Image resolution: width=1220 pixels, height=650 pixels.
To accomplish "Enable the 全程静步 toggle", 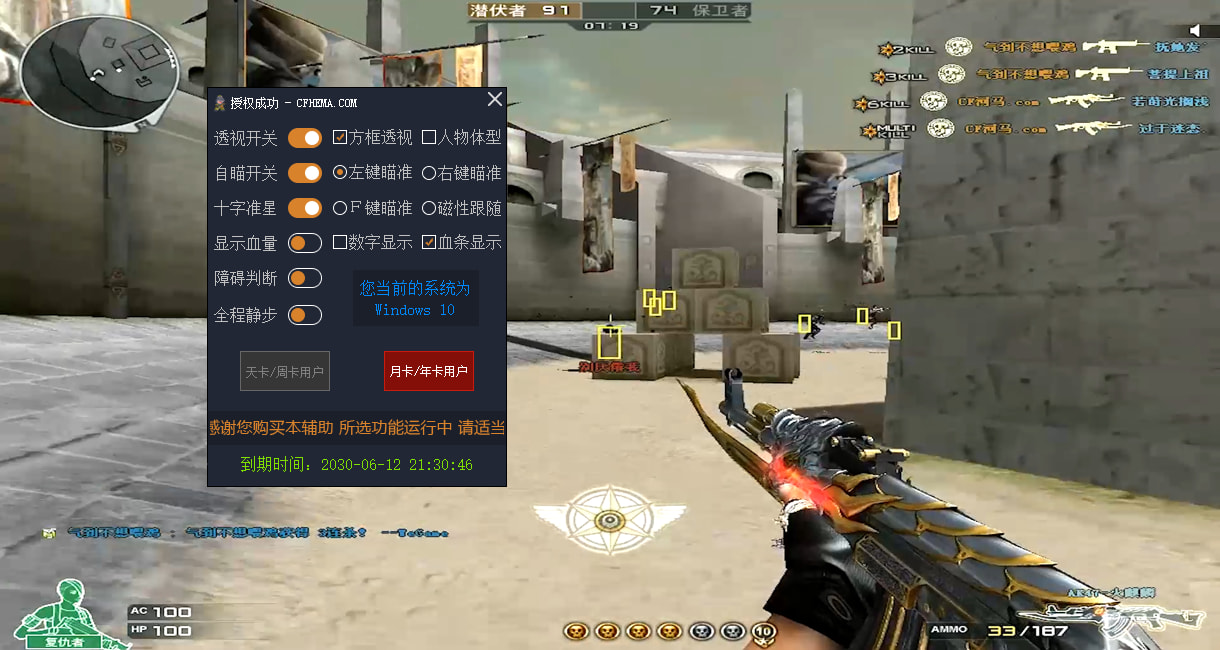I will (x=305, y=315).
